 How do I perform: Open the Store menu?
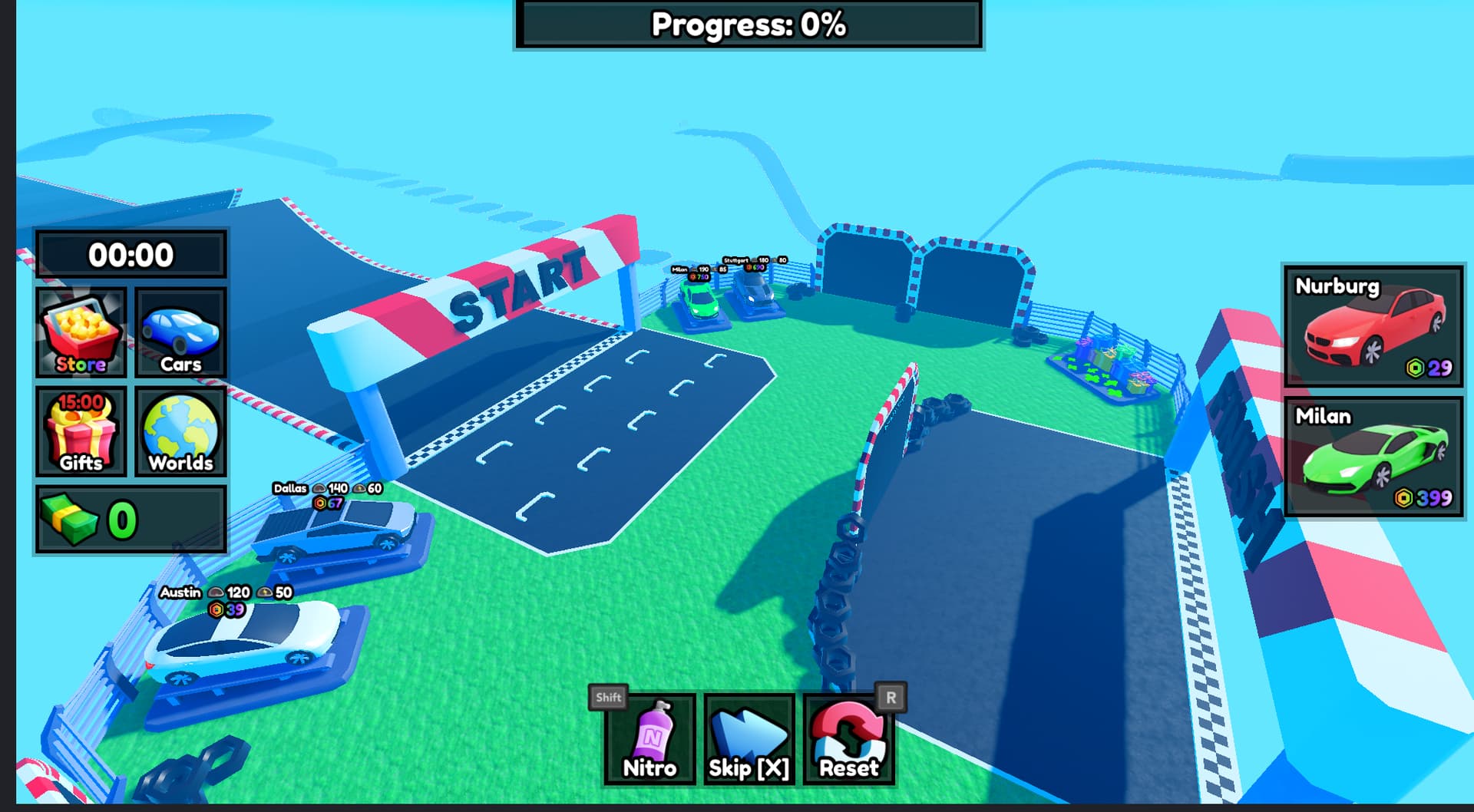[81, 333]
